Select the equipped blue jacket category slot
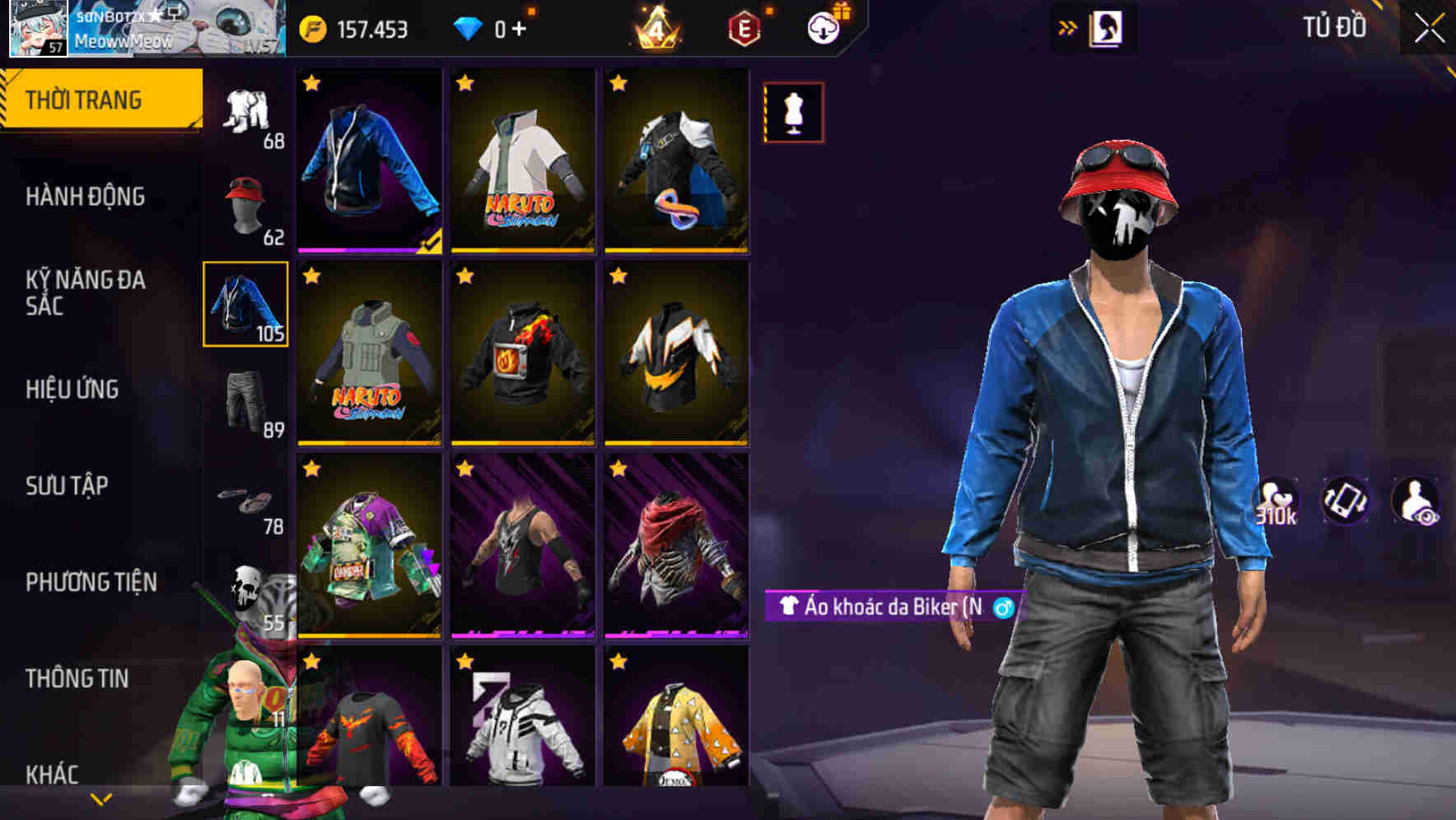1456x820 pixels. (245, 305)
